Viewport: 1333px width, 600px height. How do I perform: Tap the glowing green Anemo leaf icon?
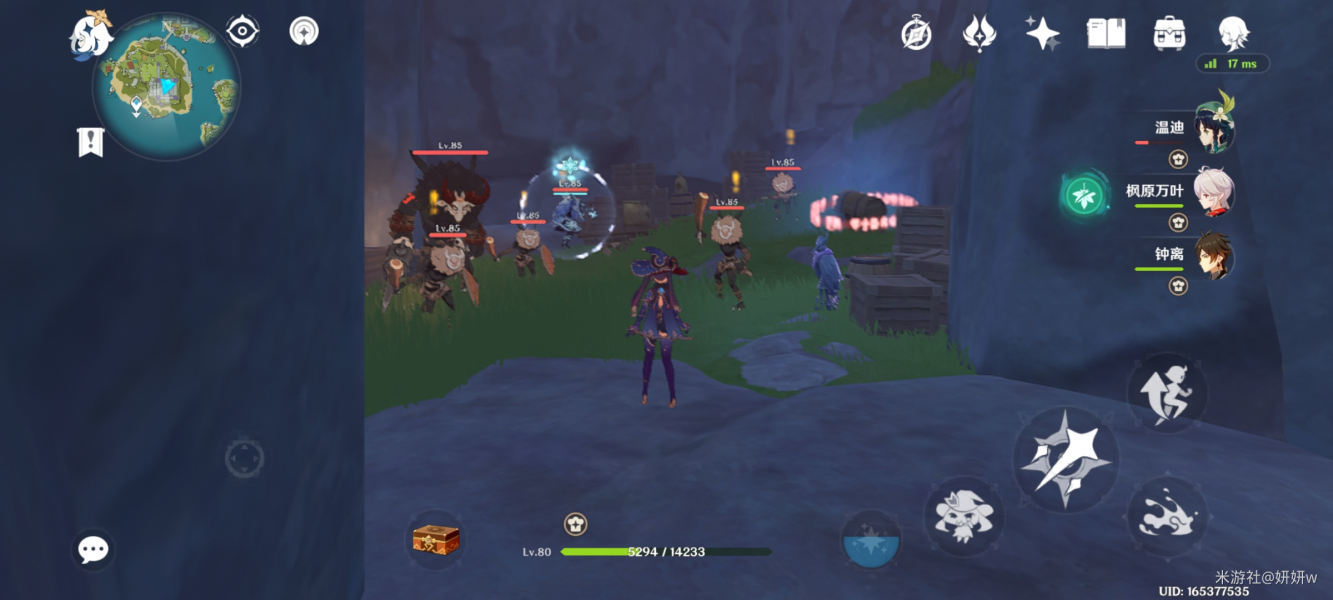[1084, 195]
